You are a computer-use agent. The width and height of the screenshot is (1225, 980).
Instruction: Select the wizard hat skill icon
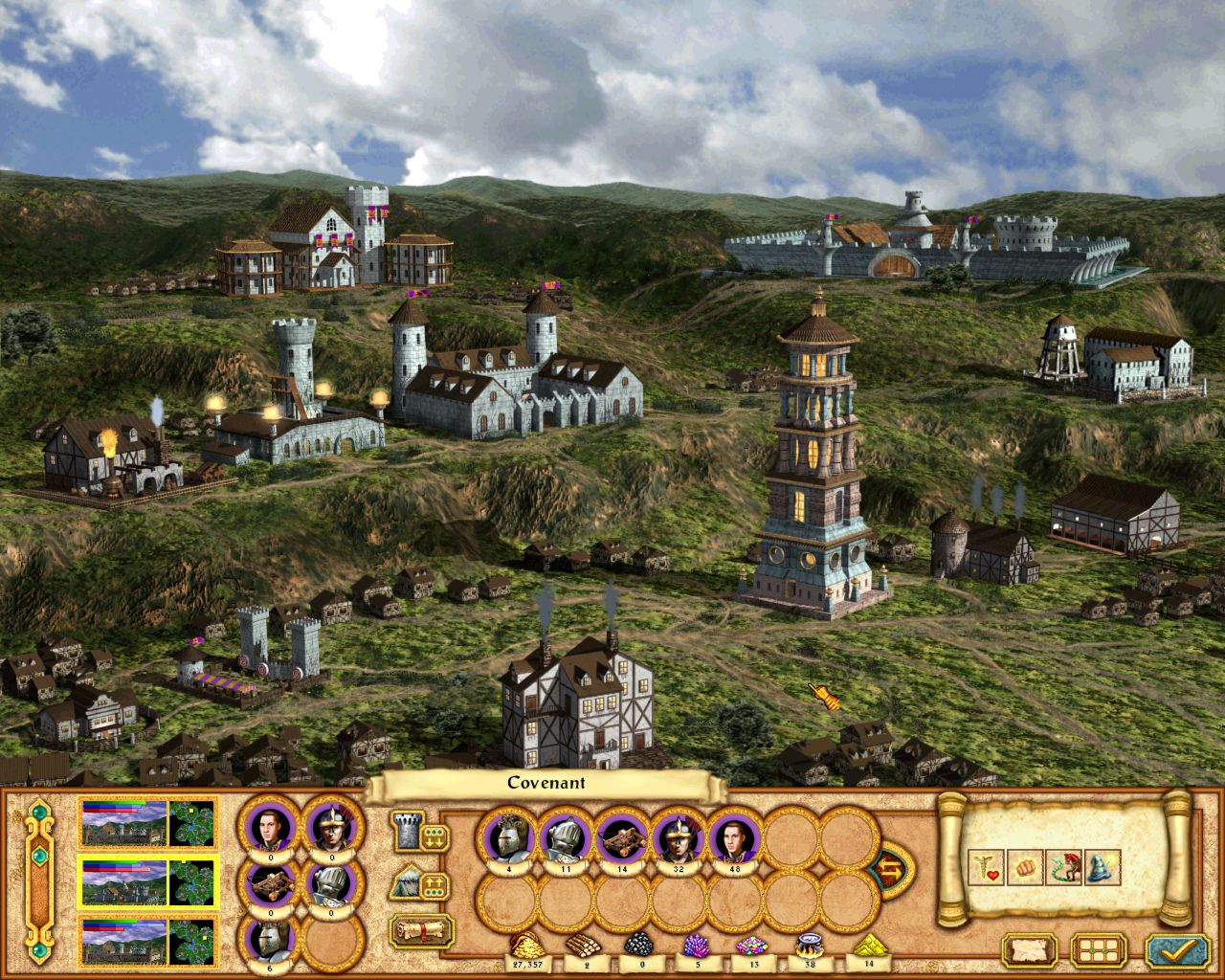[1102, 868]
